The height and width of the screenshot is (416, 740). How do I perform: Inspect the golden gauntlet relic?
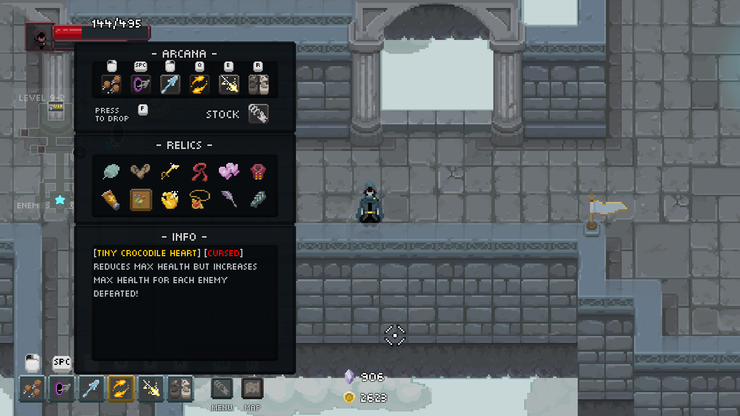tap(170, 201)
